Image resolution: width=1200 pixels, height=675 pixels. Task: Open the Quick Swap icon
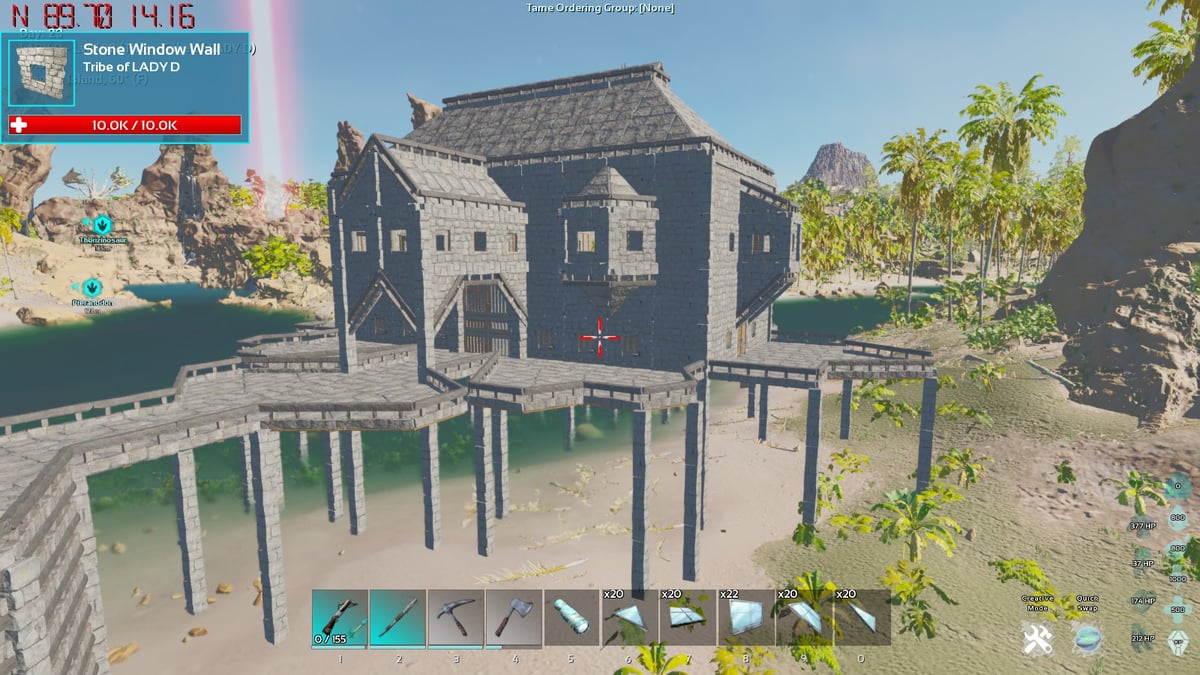pos(1088,638)
